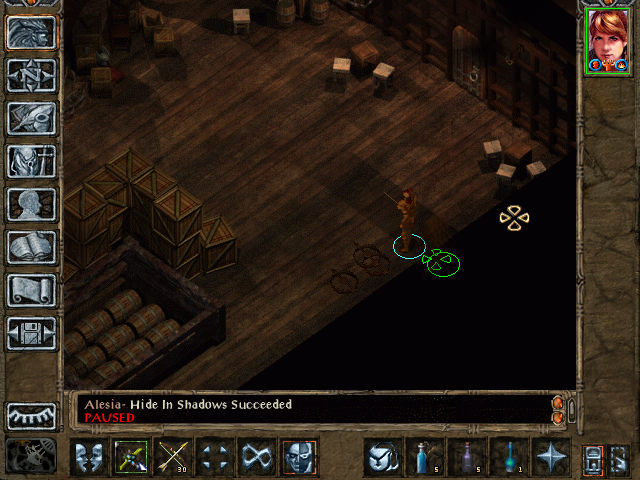Click the four-arrows action button
Viewport: 640px width, 480px height.
tap(216, 457)
